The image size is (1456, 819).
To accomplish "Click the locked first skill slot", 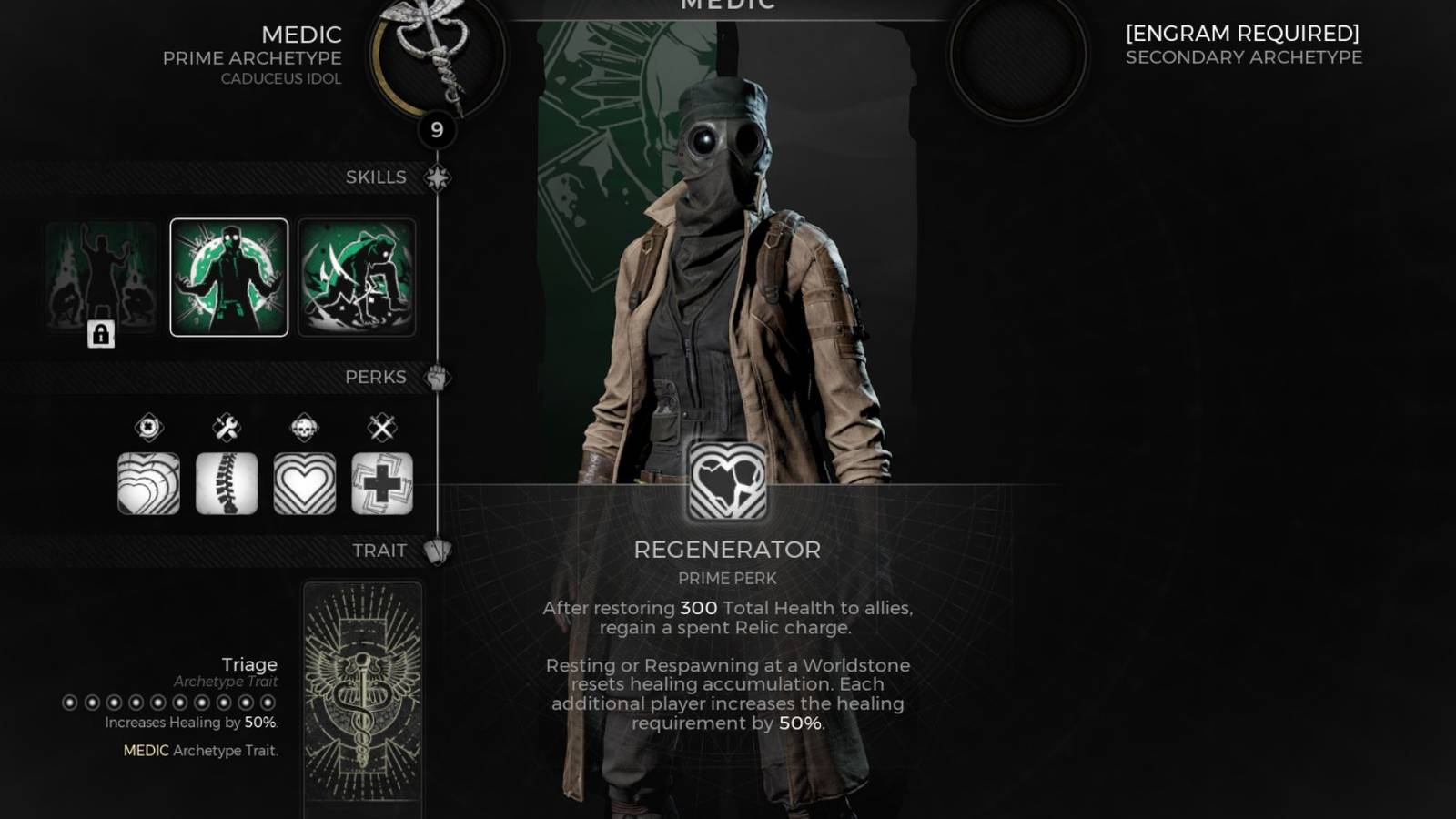I will click(x=99, y=275).
